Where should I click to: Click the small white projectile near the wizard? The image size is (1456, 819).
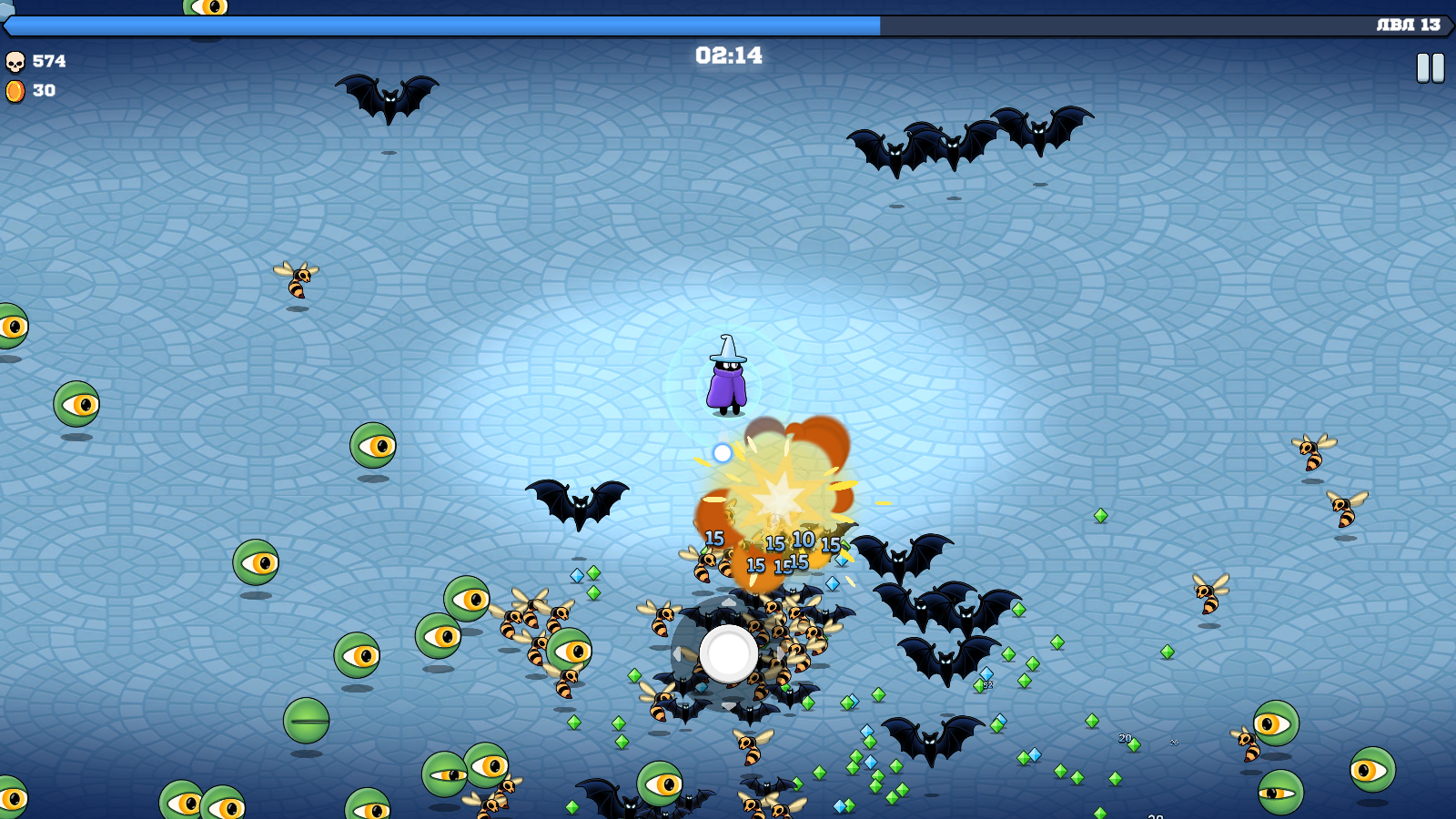(x=720, y=451)
